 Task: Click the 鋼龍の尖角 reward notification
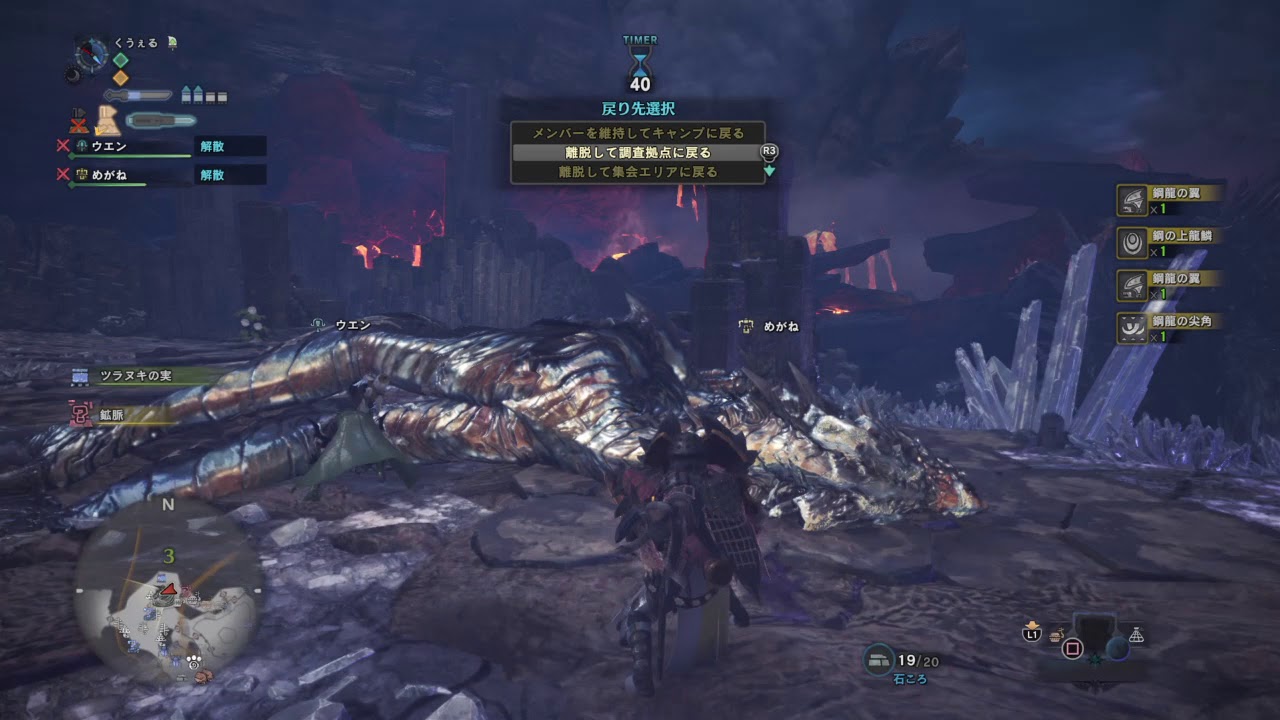point(1168,328)
